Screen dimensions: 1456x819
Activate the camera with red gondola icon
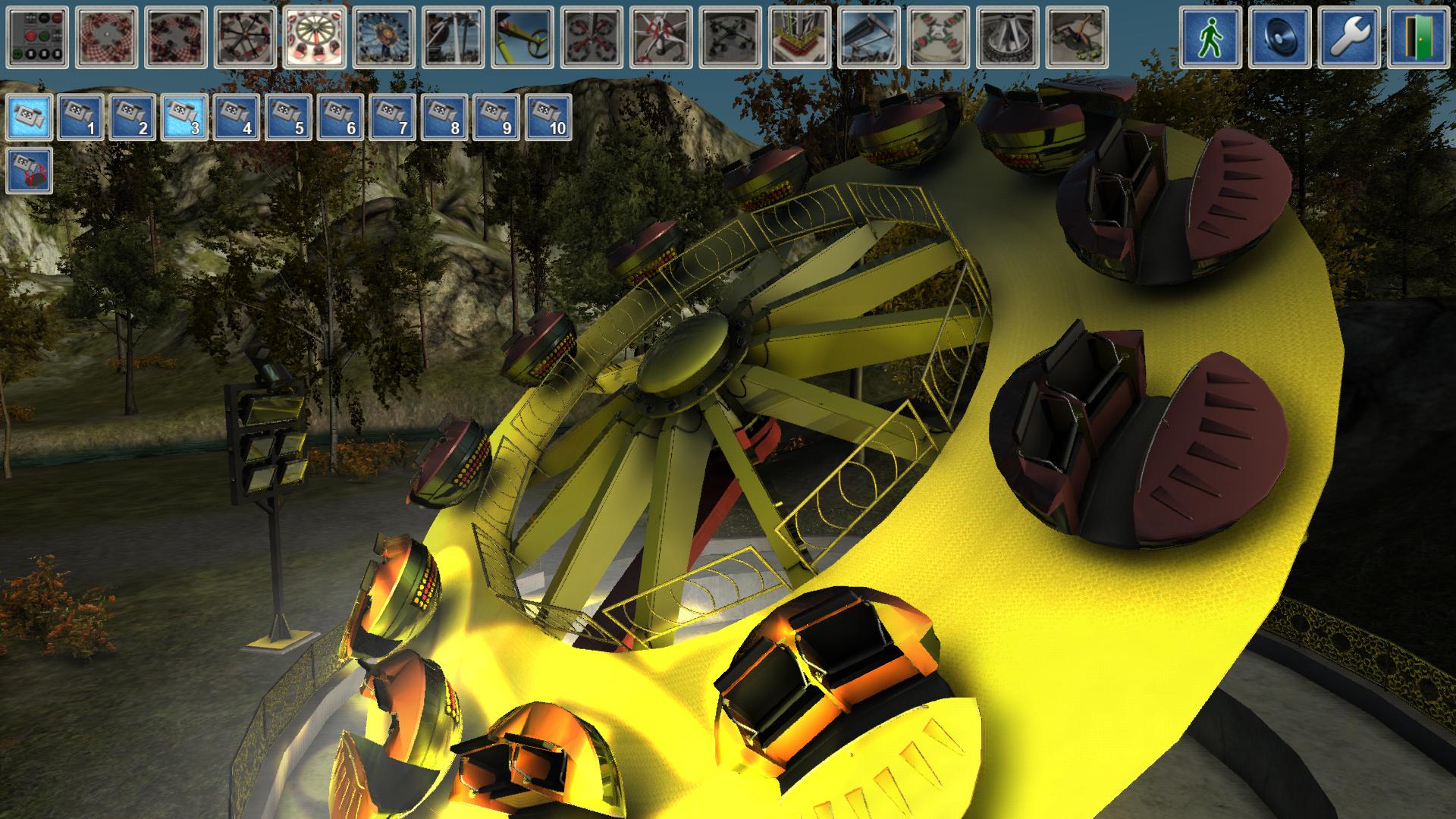30,171
